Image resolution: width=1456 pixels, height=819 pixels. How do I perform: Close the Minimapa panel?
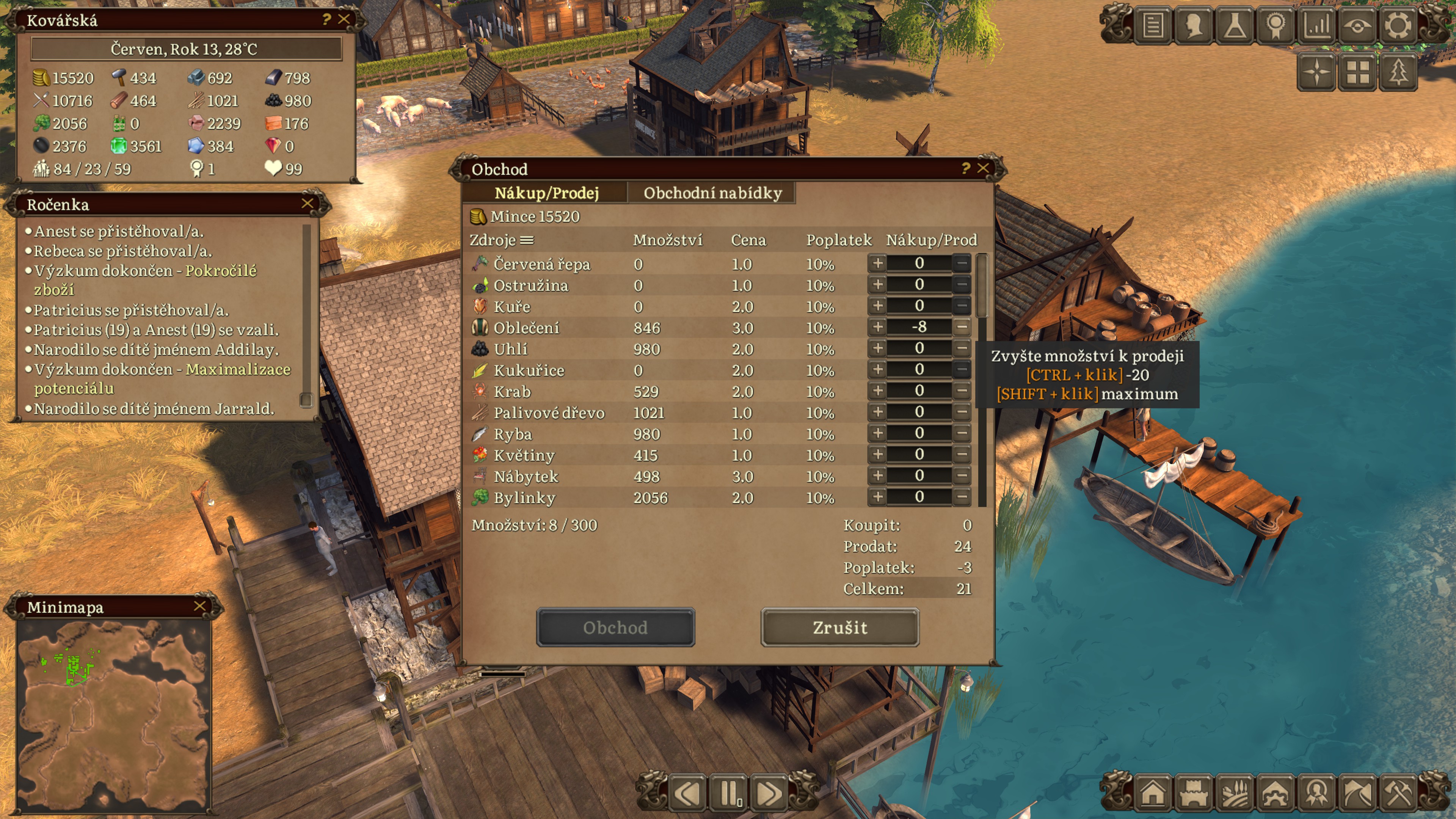(199, 606)
